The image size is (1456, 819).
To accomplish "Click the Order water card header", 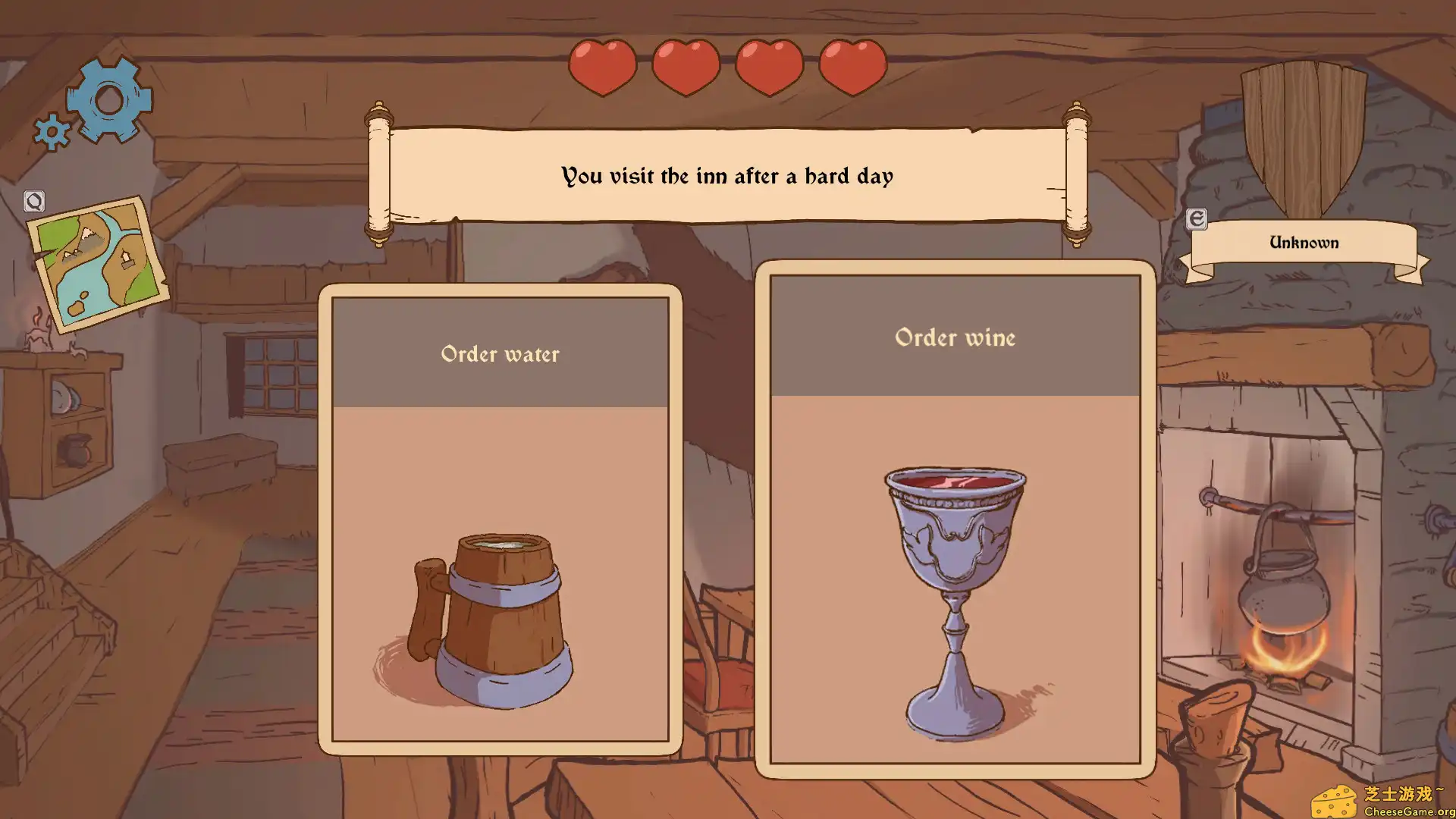I will [500, 354].
